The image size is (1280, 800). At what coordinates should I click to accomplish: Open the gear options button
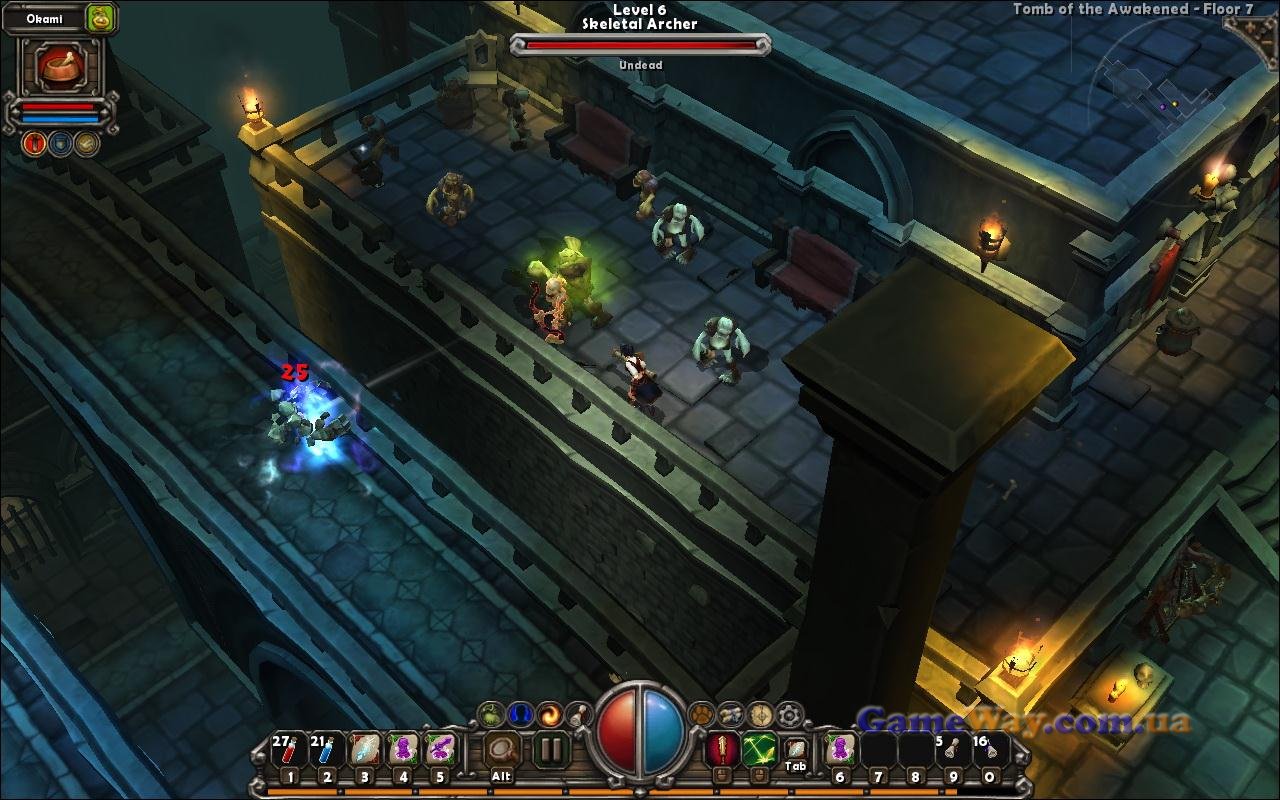click(790, 714)
